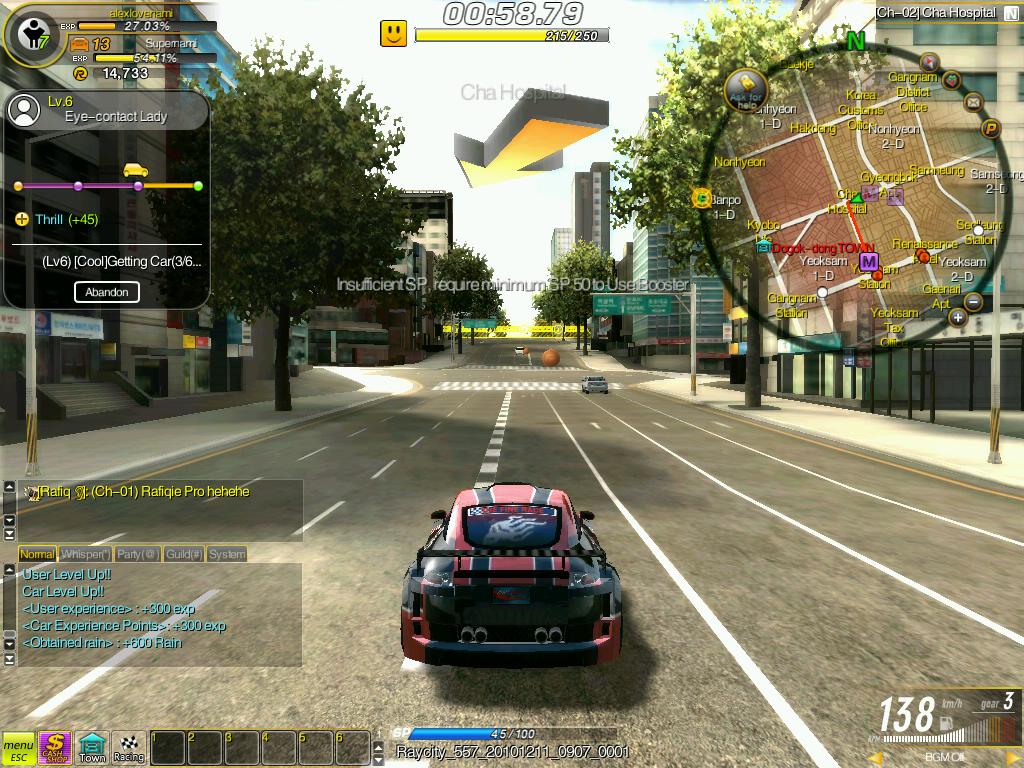Go to Town via garage icon
1024x768 pixels.
click(92, 747)
